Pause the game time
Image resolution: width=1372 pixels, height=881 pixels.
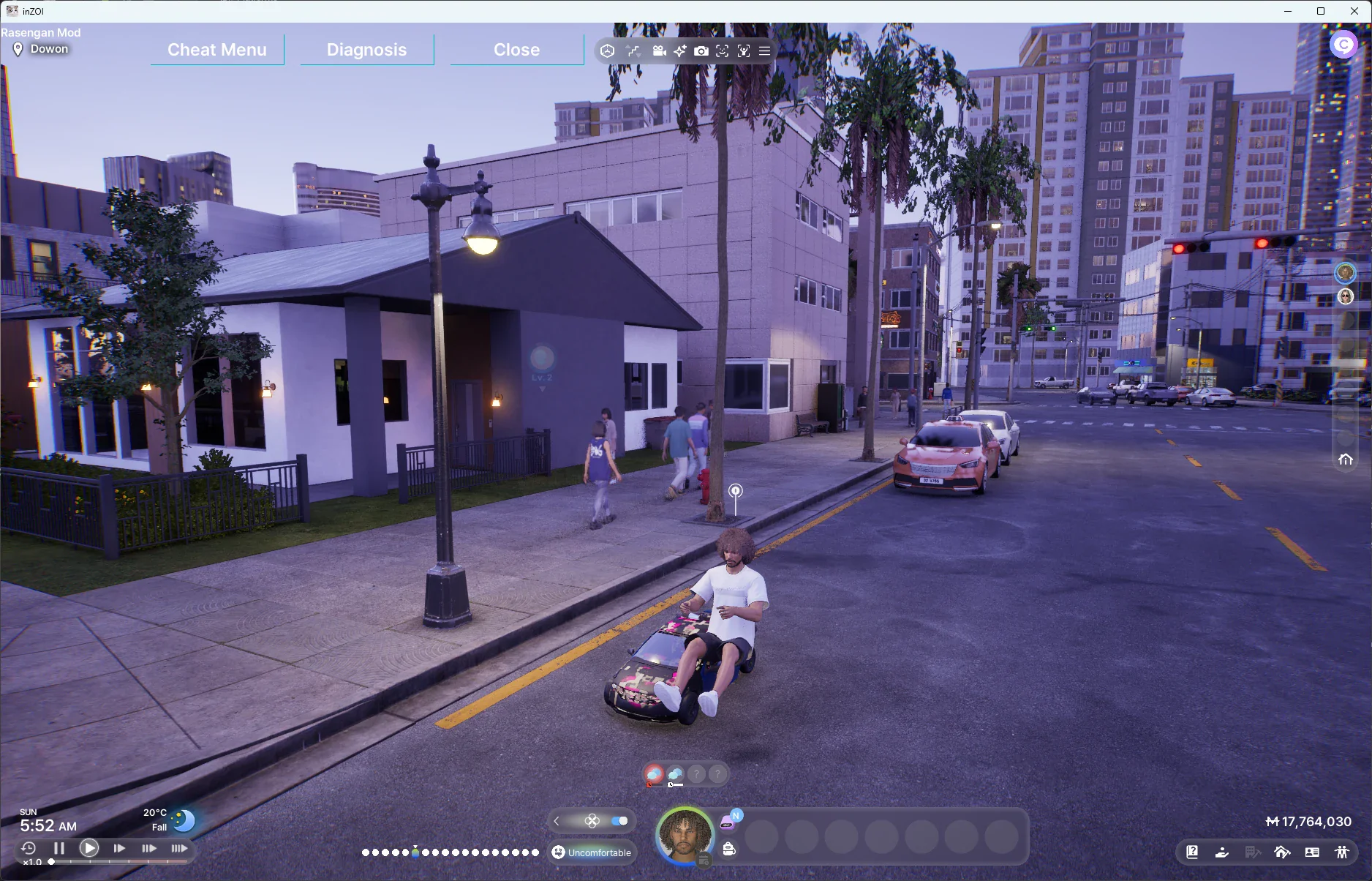59,848
